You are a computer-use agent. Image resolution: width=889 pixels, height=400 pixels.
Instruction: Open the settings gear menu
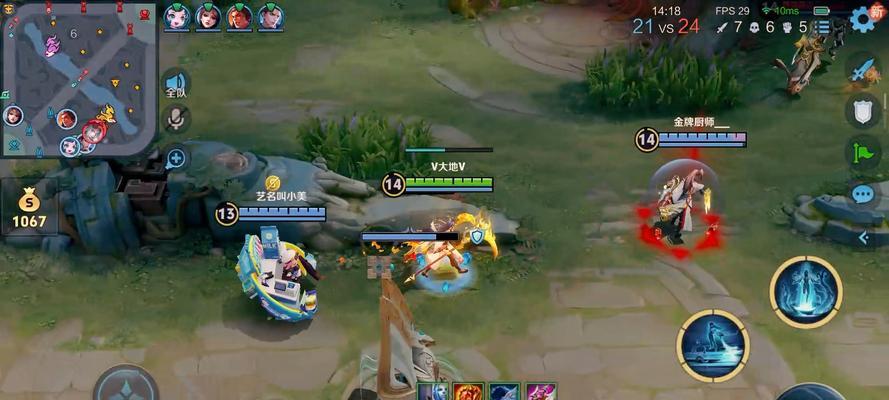coord(863,19)
